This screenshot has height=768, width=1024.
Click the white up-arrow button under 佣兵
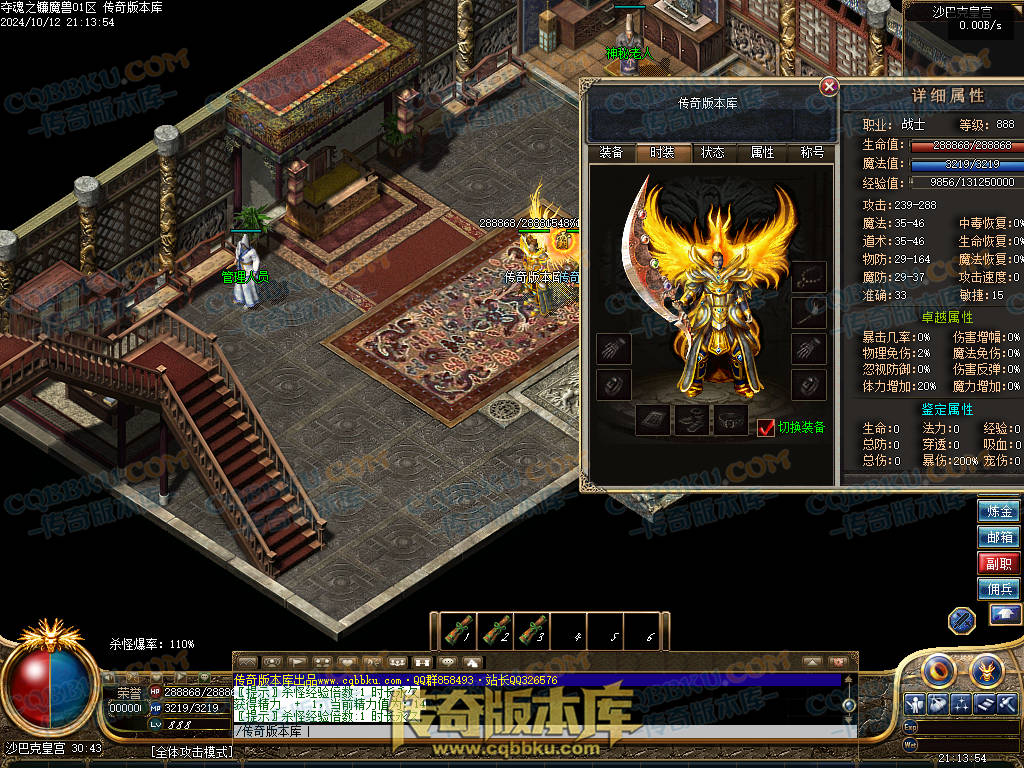[1005, 615]
